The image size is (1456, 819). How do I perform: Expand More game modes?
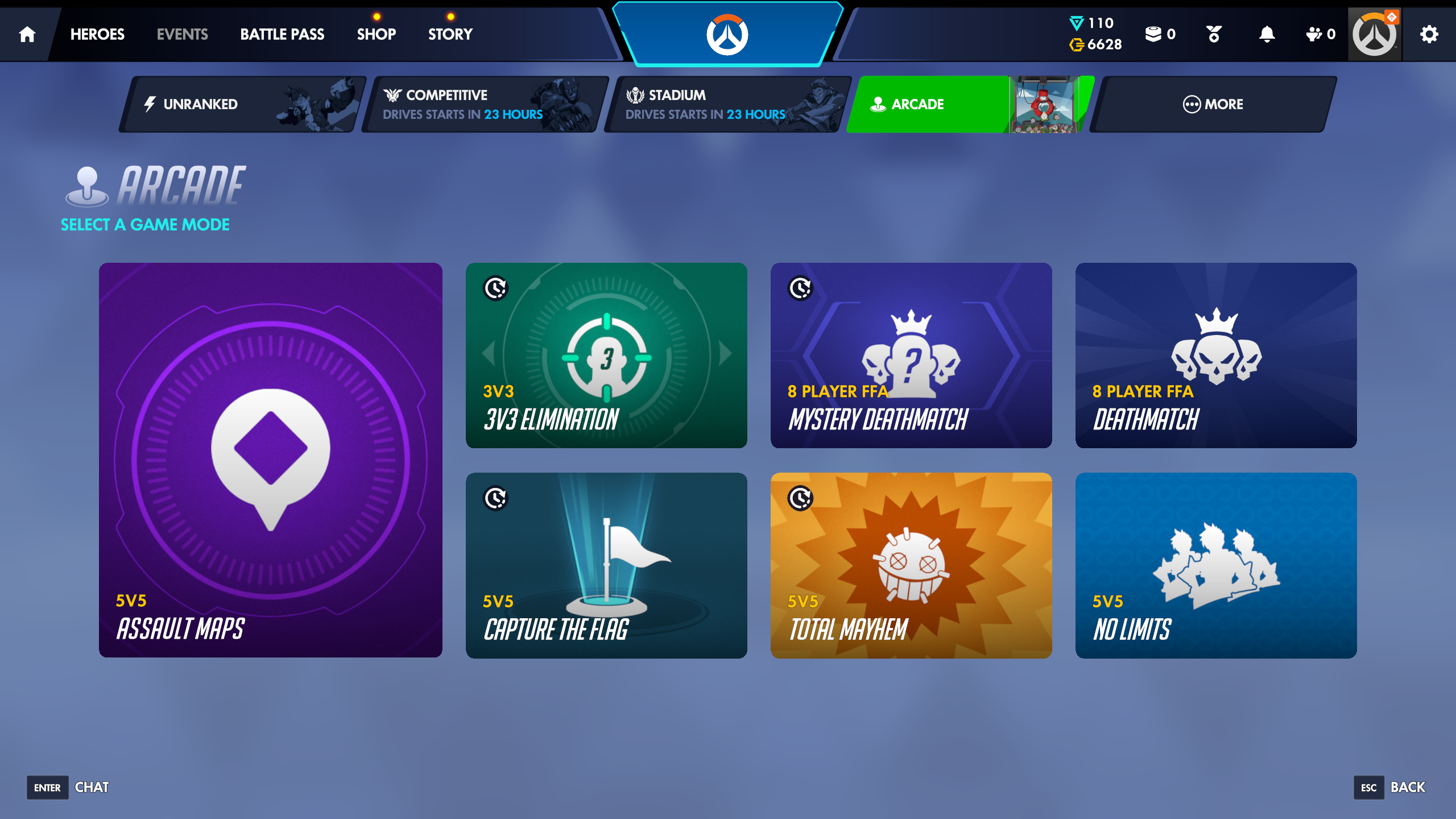pyautogui.click(x=1214, y=104)
